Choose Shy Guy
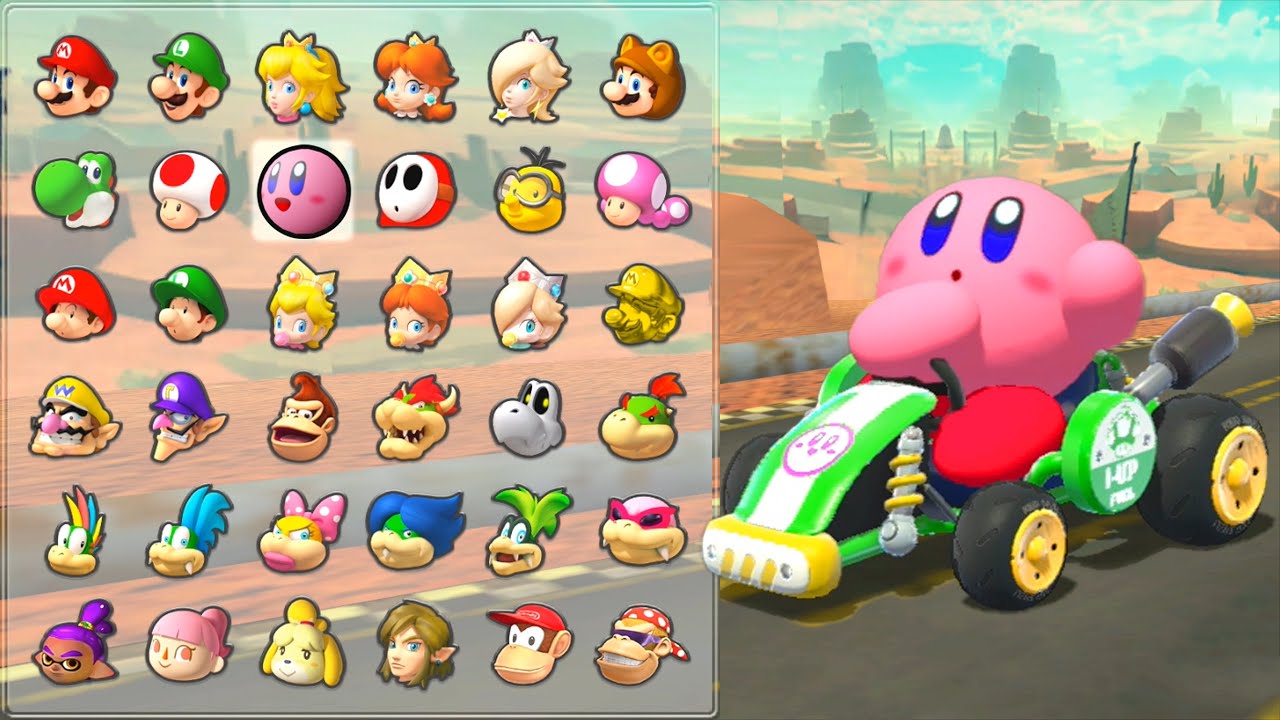Screen dimensions: 1280x720 417,190
